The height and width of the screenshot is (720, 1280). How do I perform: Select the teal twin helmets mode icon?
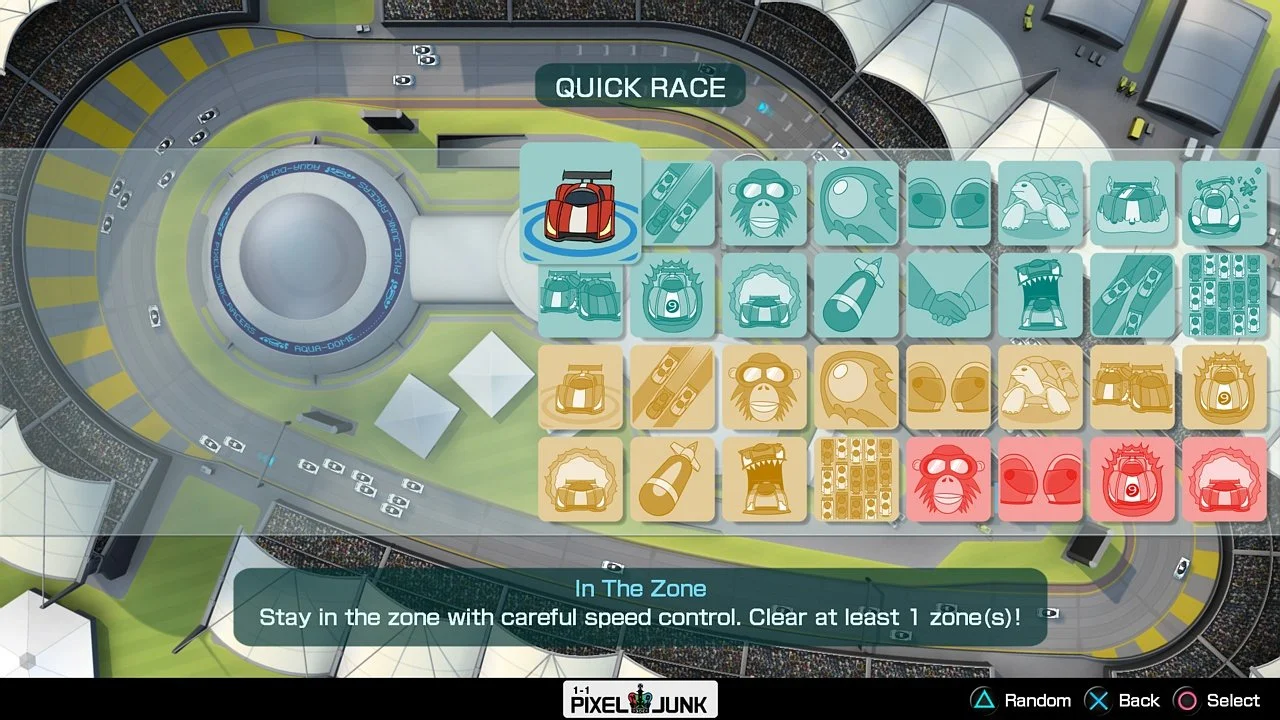coord(949,203)
